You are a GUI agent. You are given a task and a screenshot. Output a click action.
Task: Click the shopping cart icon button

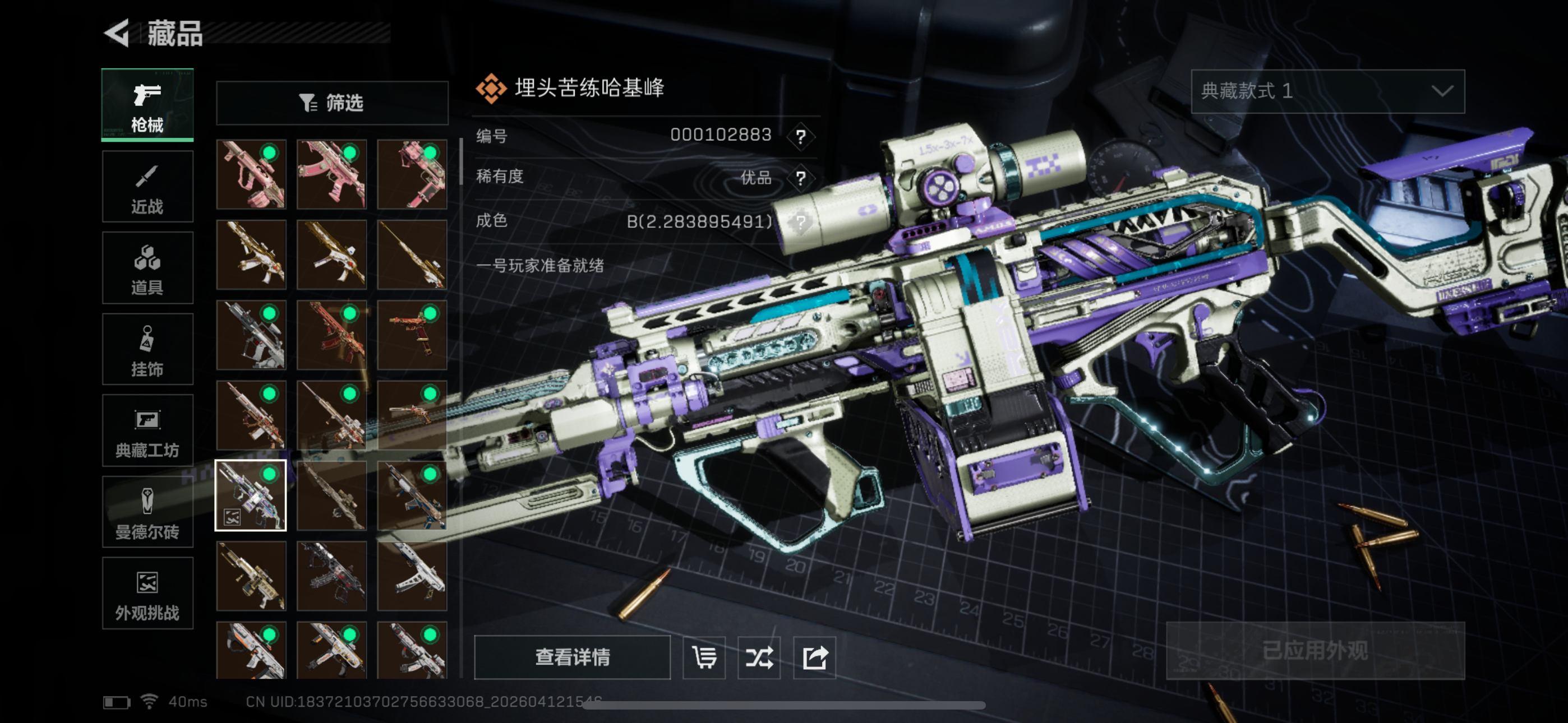pos(704,657)
